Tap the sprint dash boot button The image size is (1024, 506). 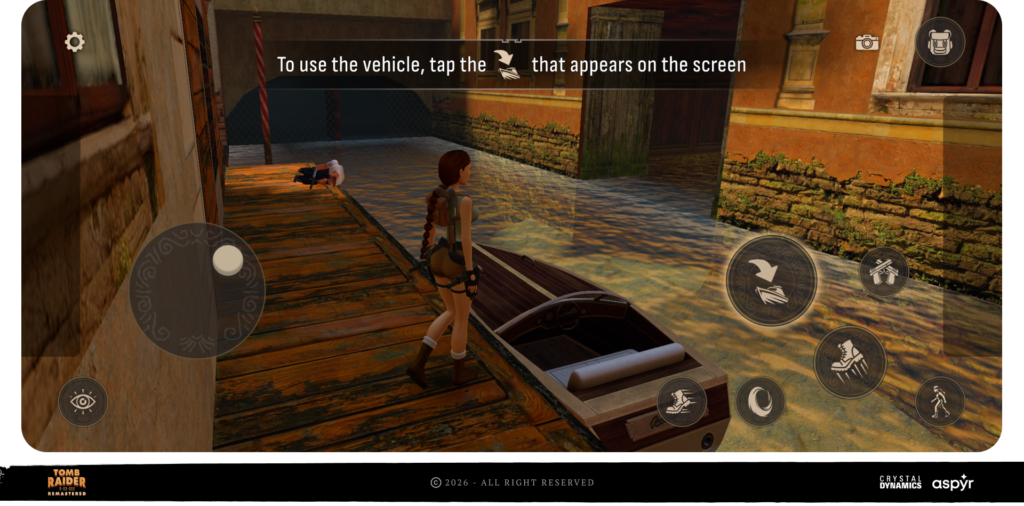click(x=682, y=402)
